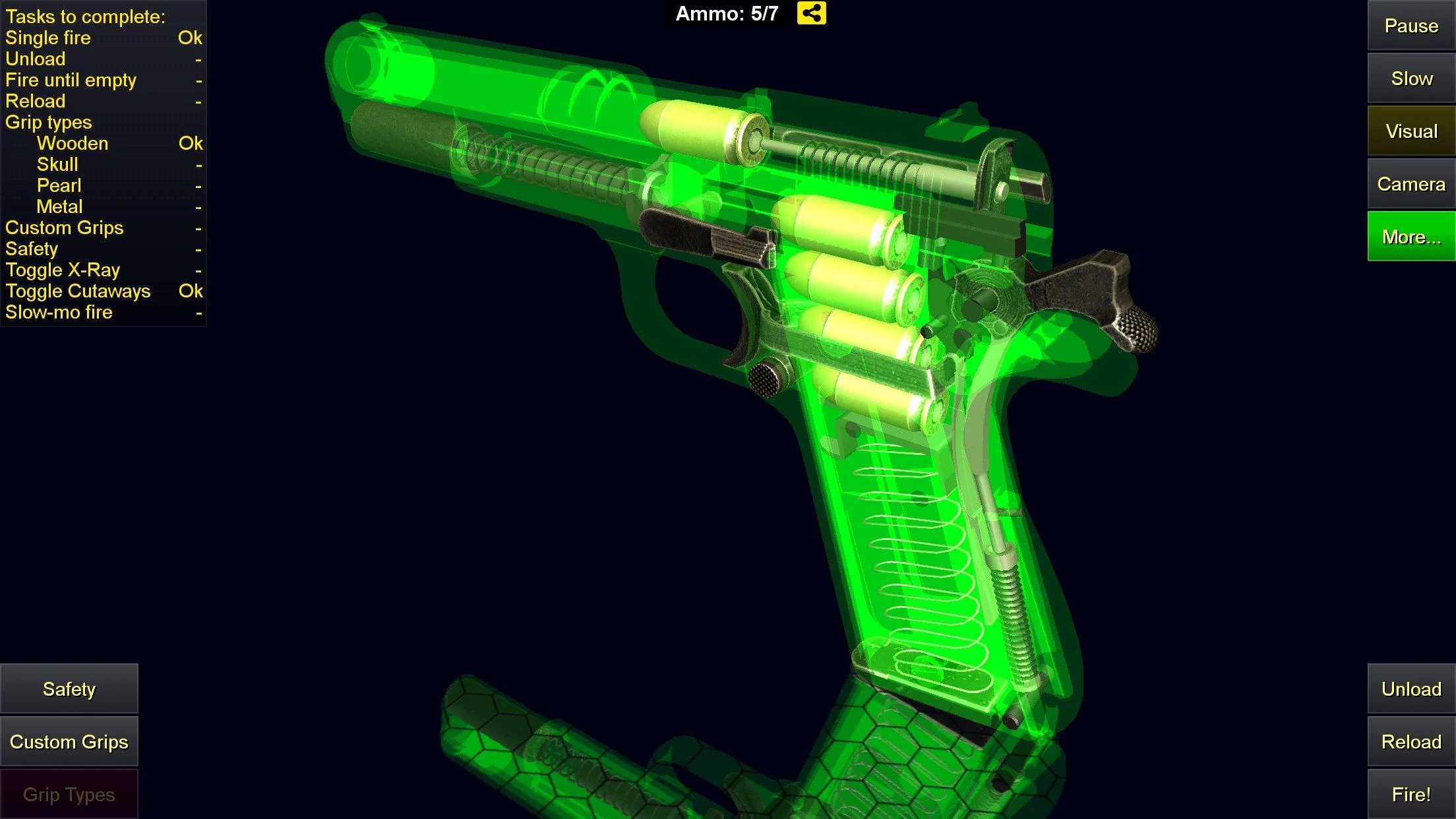Select the Pearl grip task
The width and height of the screenshot is (1456, 819).
(x=58, y=185)
